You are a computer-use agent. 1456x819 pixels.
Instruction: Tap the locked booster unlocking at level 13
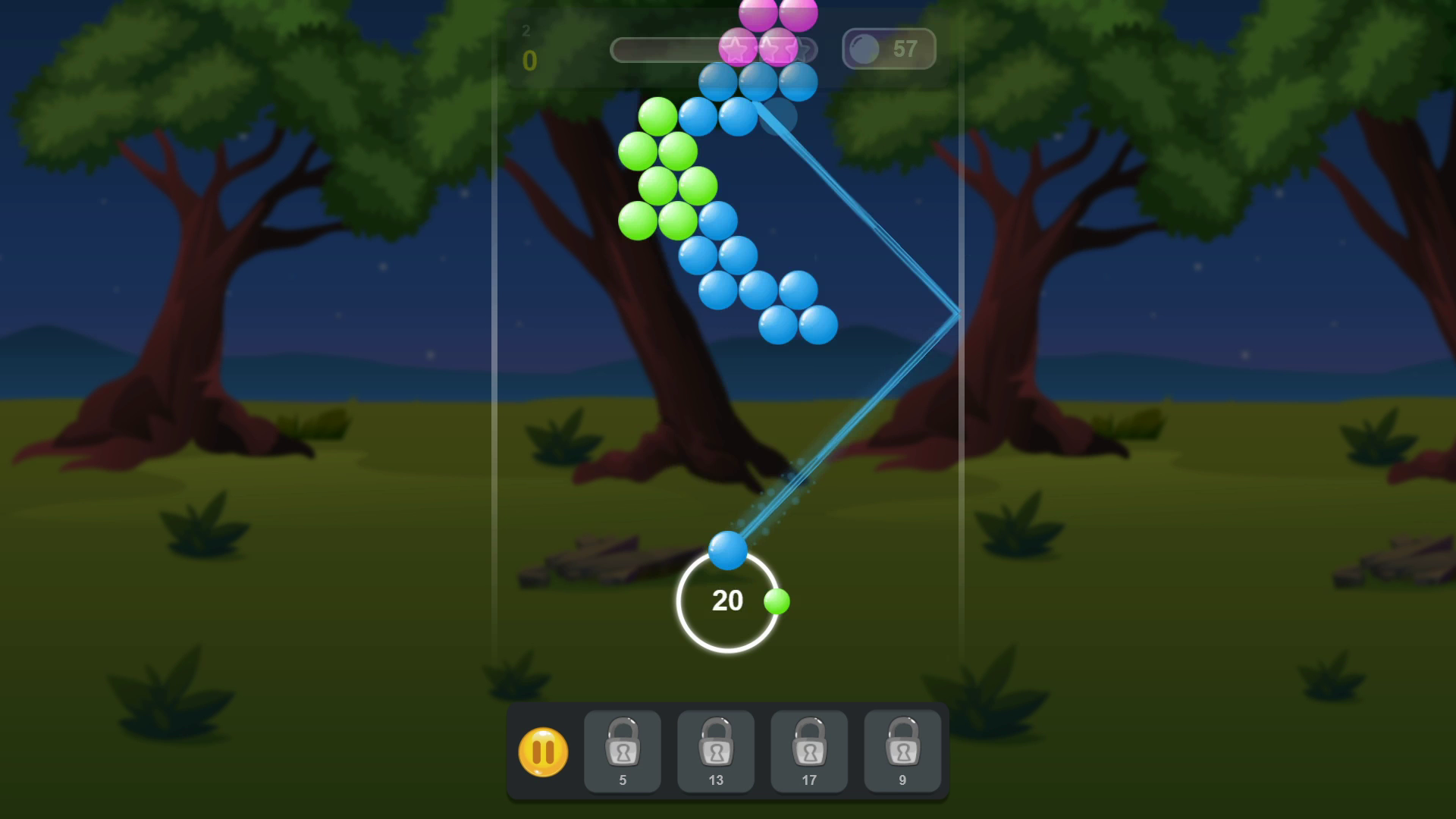[x=716, y=751]
